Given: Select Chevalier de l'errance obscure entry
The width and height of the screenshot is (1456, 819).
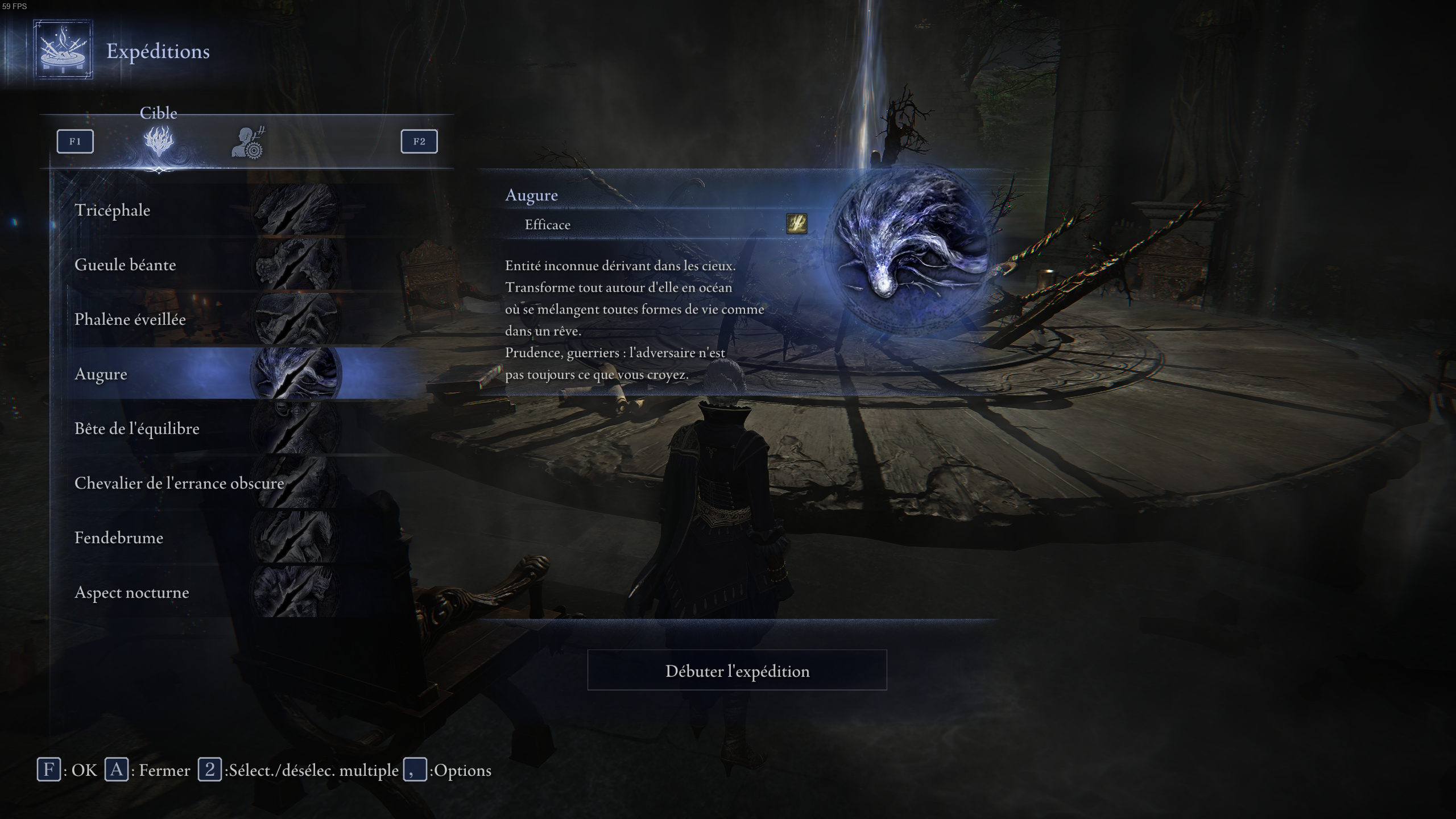Looking at the screenshot, I should 179,483.
